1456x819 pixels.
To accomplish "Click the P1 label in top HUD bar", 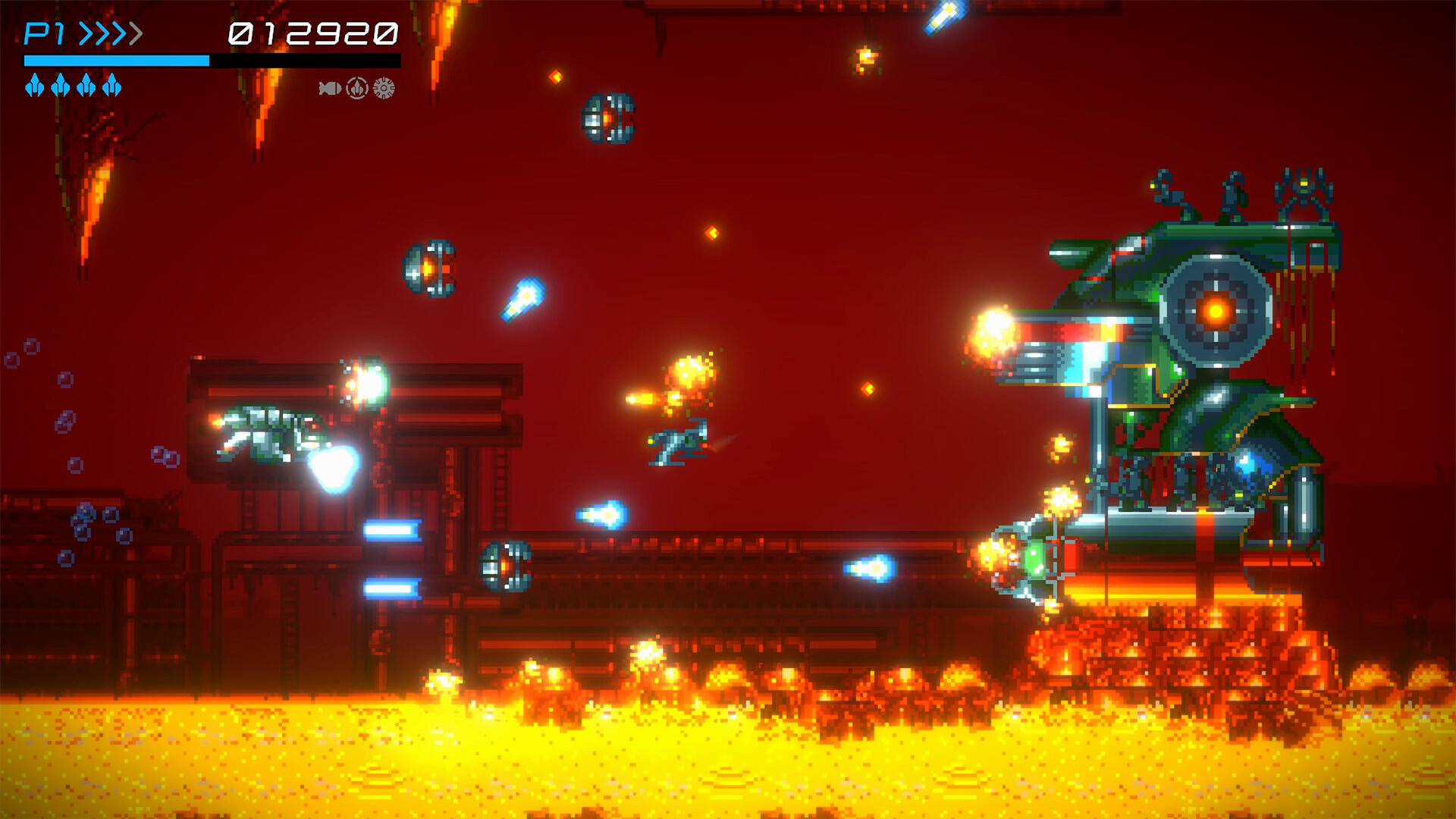I will pyautogui.click(x=43, y=32).
